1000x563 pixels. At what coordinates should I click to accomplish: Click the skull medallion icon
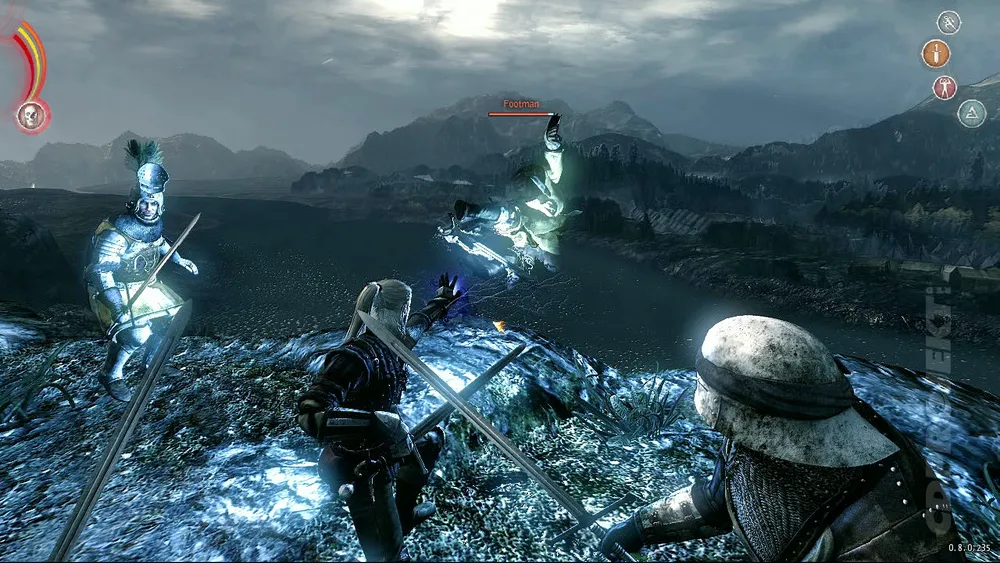tap(32, 116)
